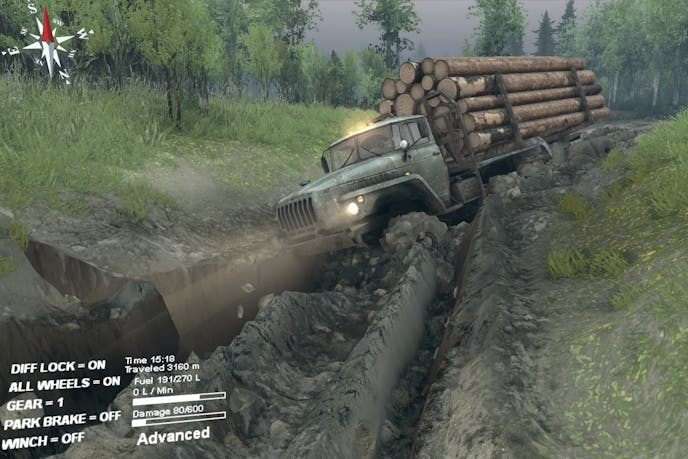688x459 pixels.
Task: Toggle the ALL WHEELS drive indicator
Action: (x=64, y=382)
